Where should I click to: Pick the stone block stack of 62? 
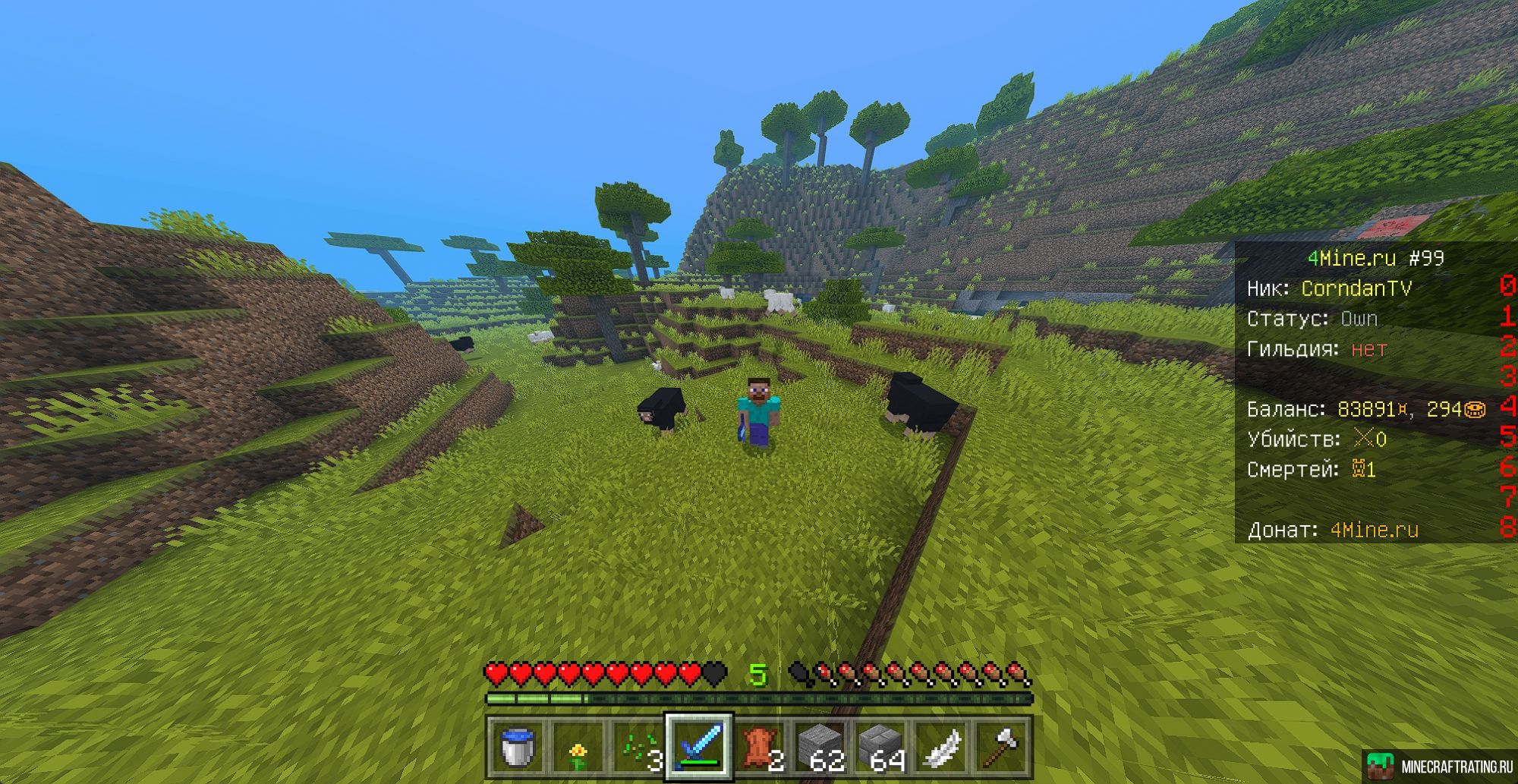point(820,747)
